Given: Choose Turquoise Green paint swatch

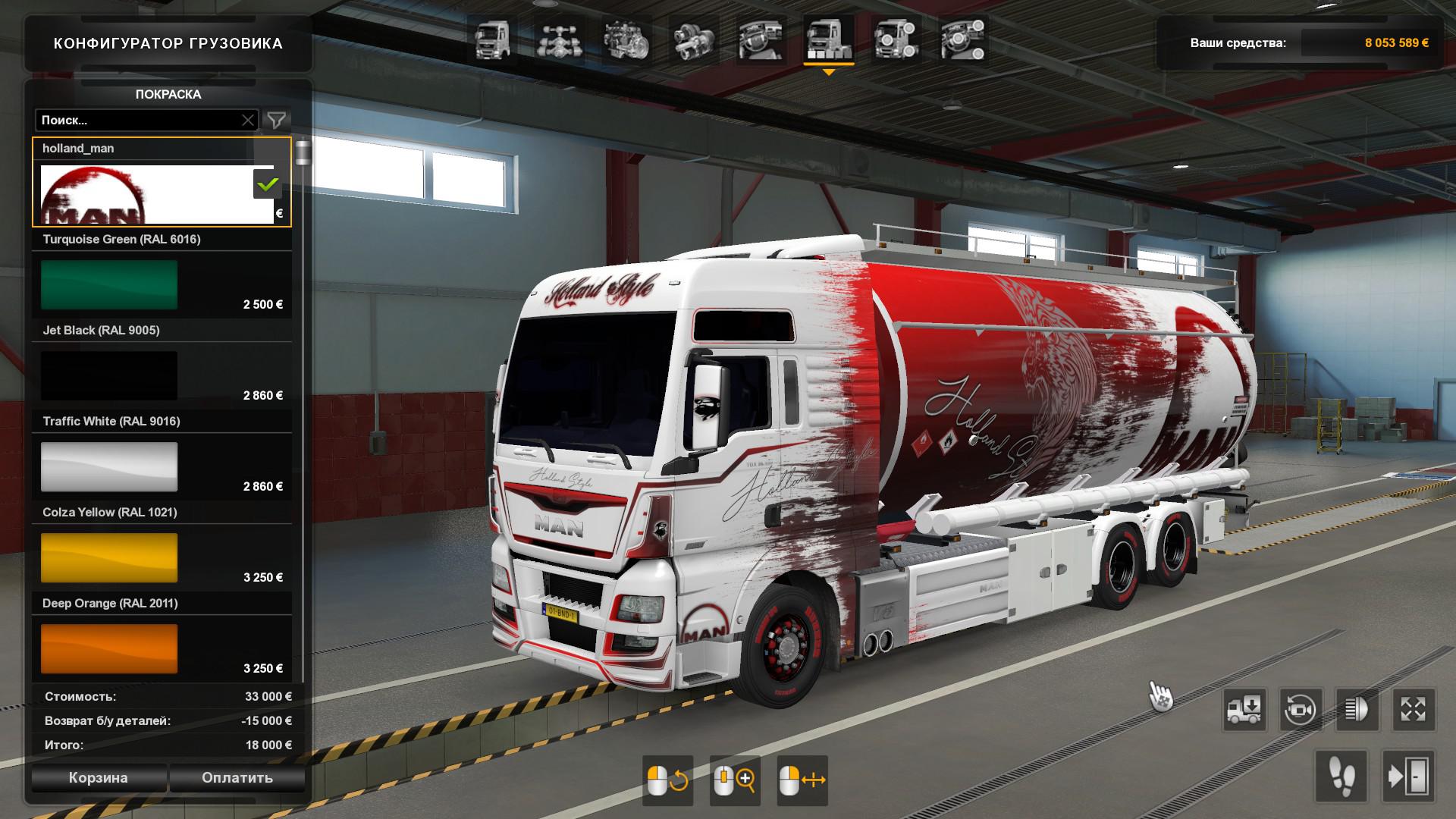Looking at the screenshot, I should (109, 285).
